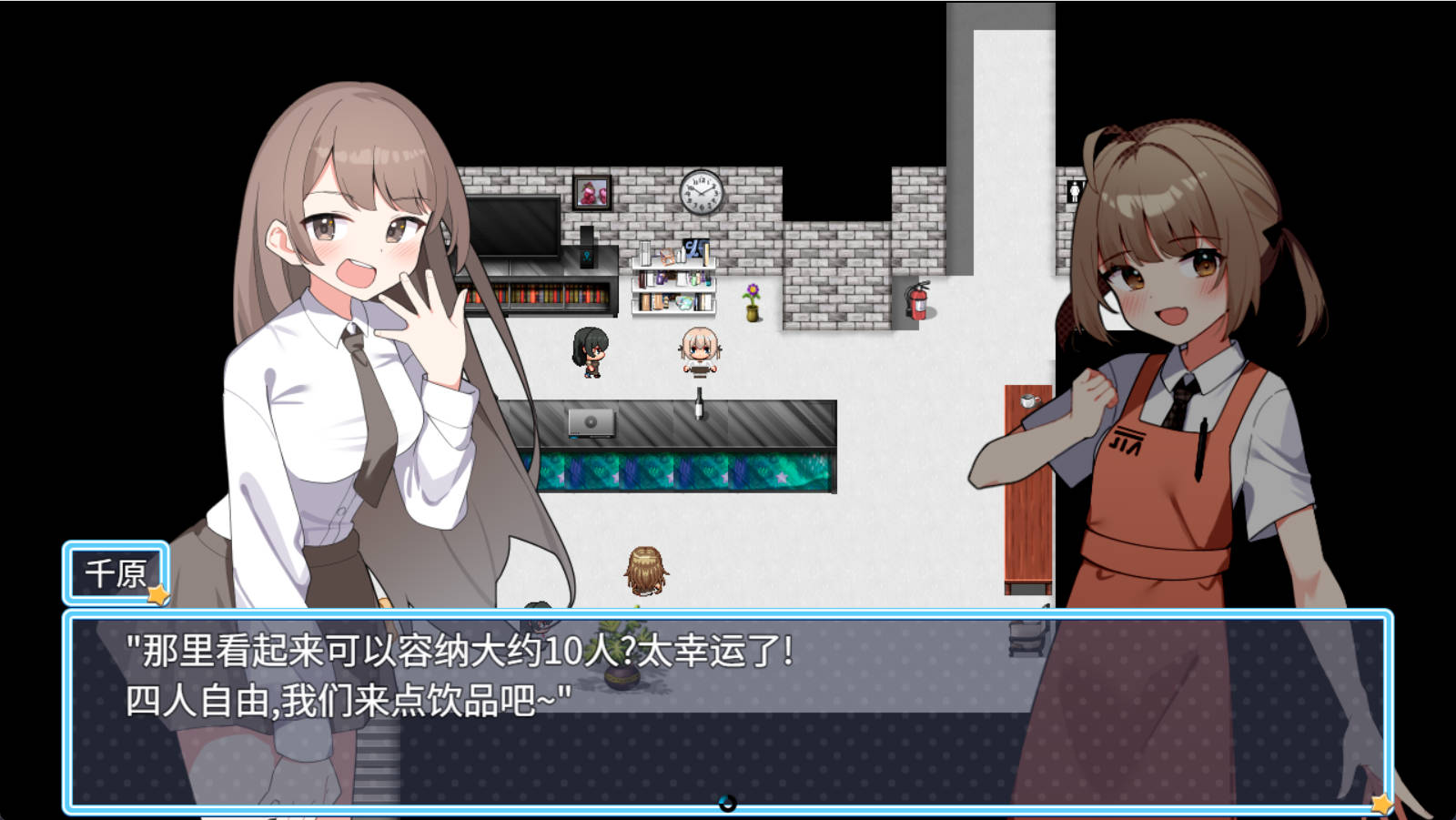Click the fire extinguisher on the wall
Image resolution: width=1456 pixels, height=820 pixels.
coord(918,302)
